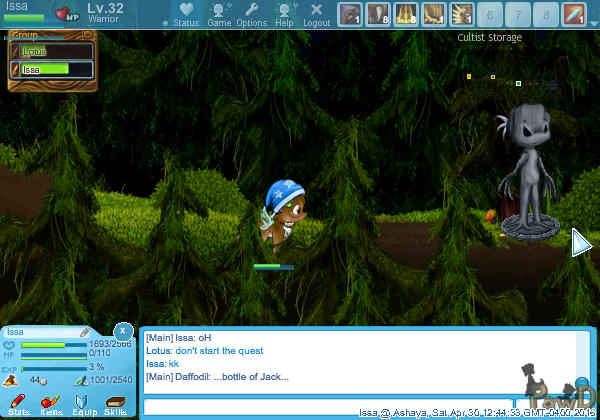Click the pencil icon beside Issa's name
The width and height of the screenshot is (600, 420).
pos(85,332)
